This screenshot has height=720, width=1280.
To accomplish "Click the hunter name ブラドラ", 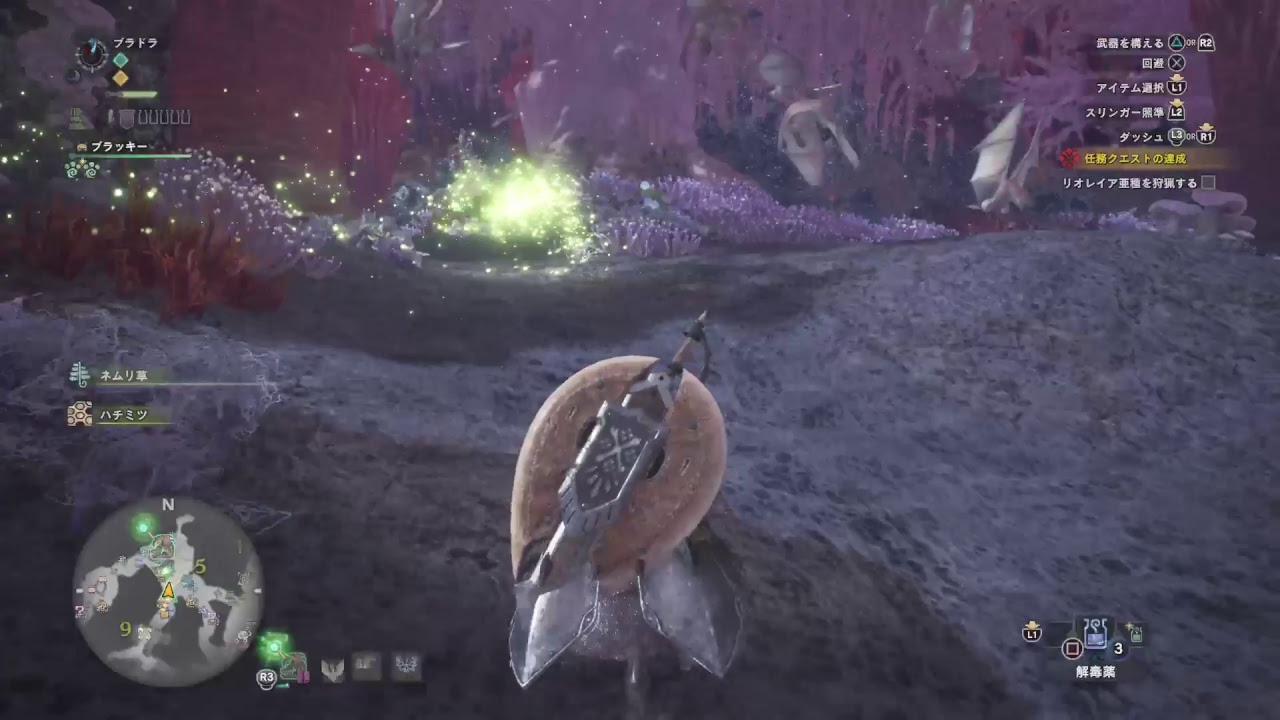I will tap(135, 43).
